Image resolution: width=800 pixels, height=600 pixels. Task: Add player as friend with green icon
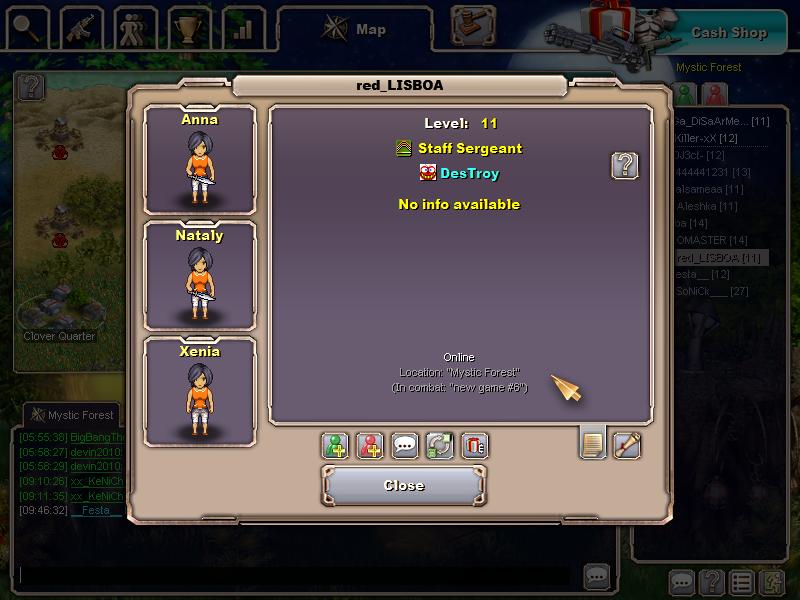click(x=336, y=446)
